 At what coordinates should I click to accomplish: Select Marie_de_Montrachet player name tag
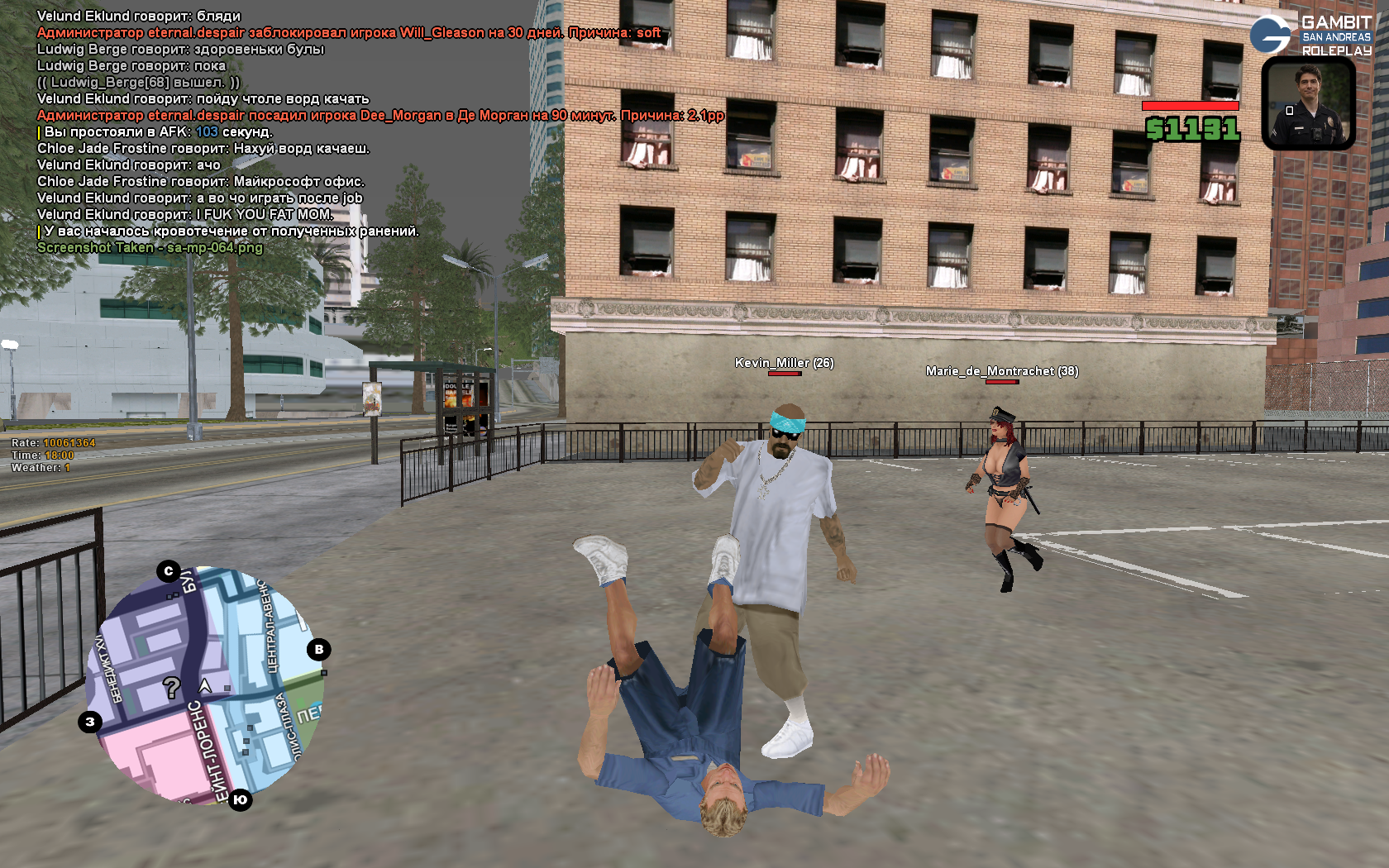(x=1001, y=371)
